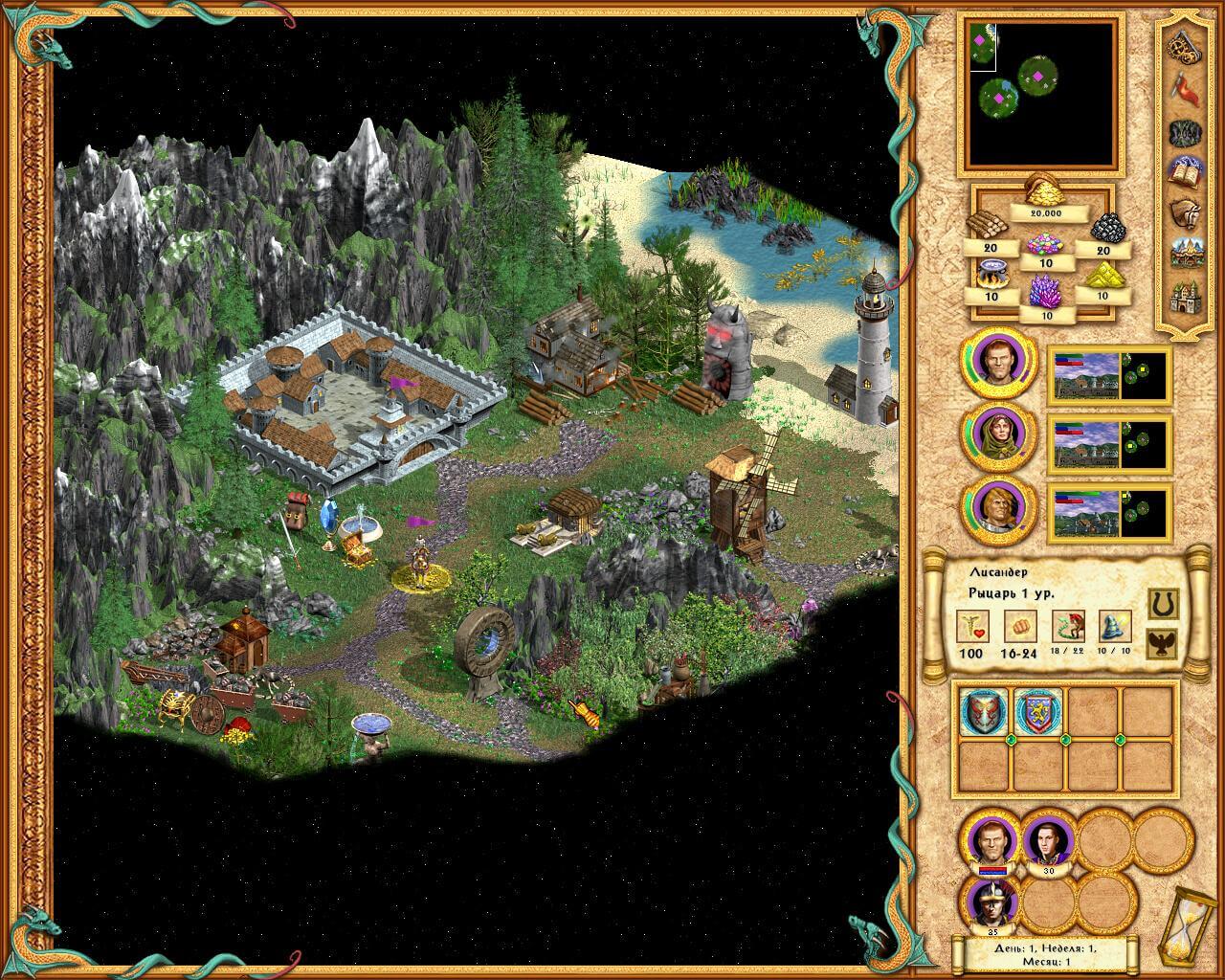Open the gears system options icon
1225x980 pixels.
(1187, 45)
